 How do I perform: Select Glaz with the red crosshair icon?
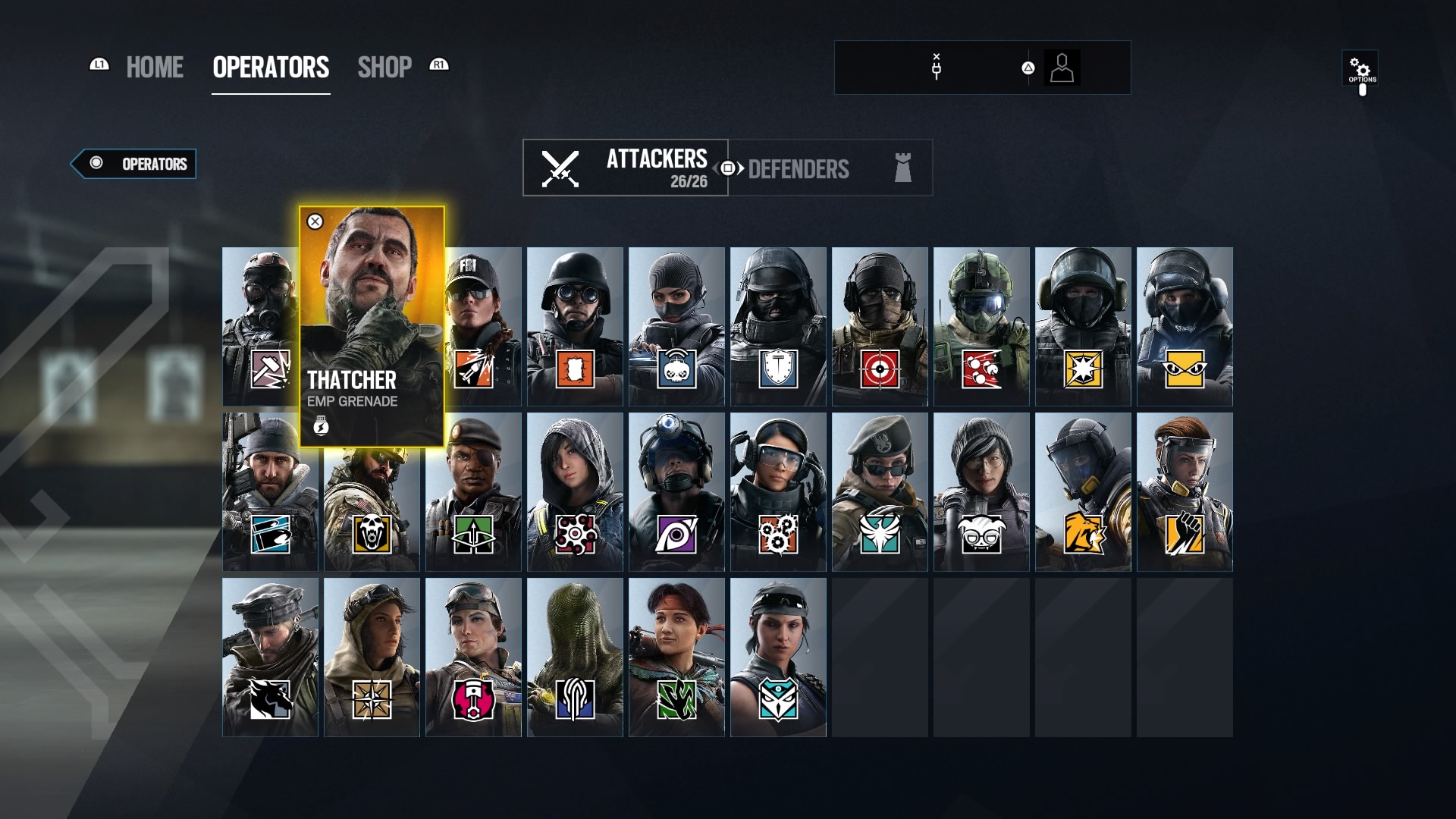[x=880, y=326]
